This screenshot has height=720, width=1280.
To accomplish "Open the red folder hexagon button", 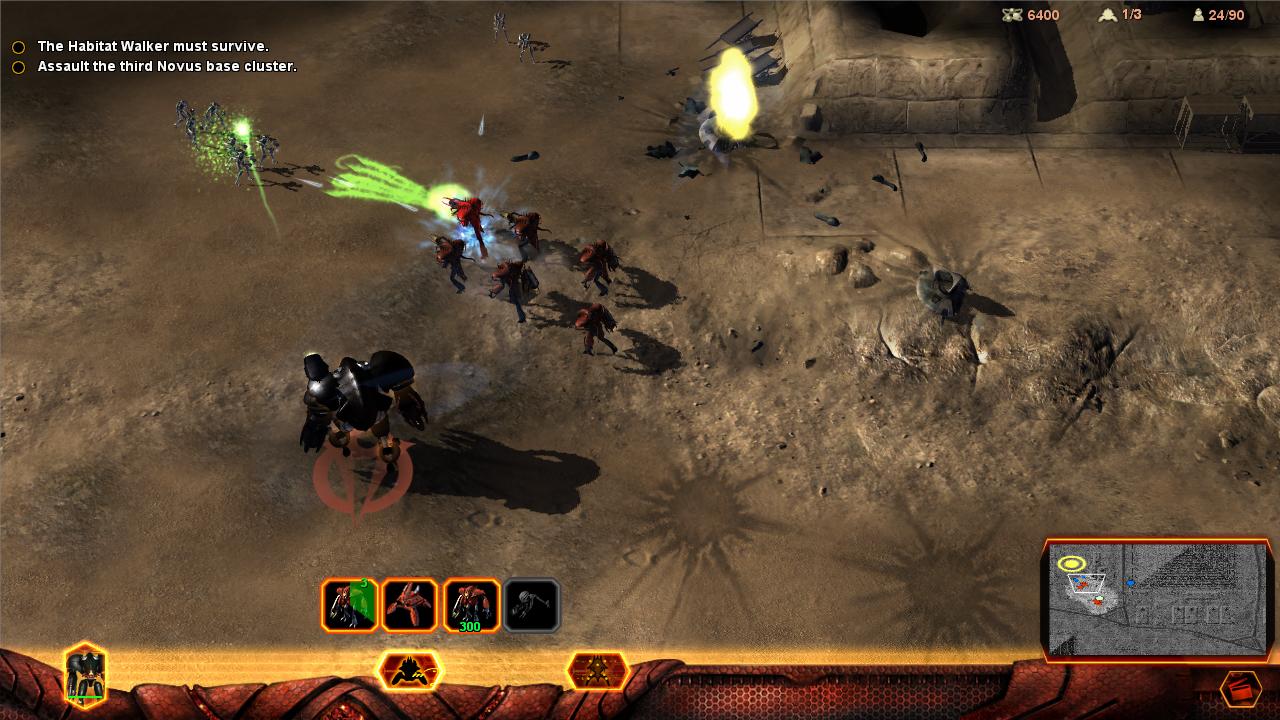I will [1240, 689].
